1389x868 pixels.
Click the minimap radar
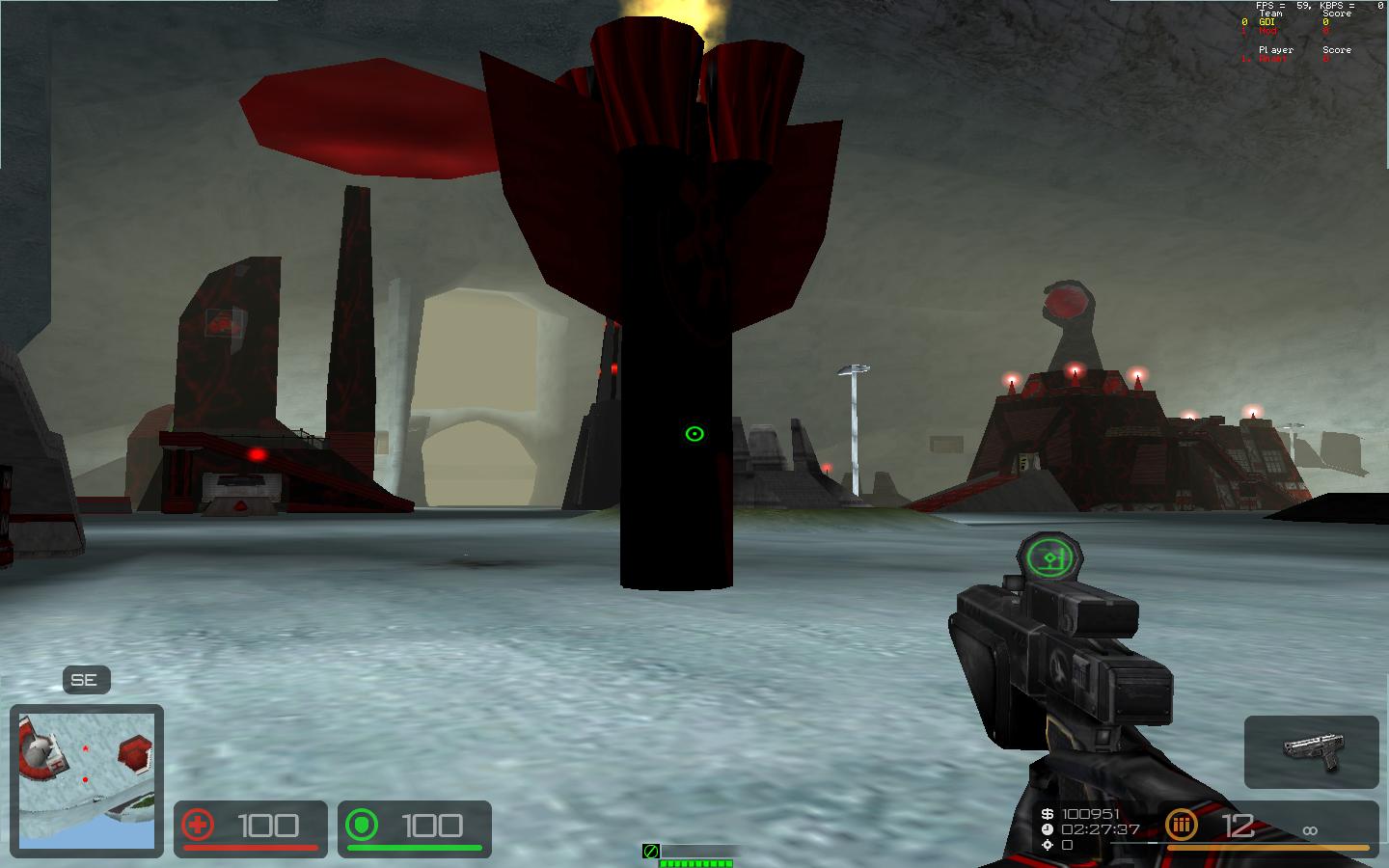tap(87, 780)
